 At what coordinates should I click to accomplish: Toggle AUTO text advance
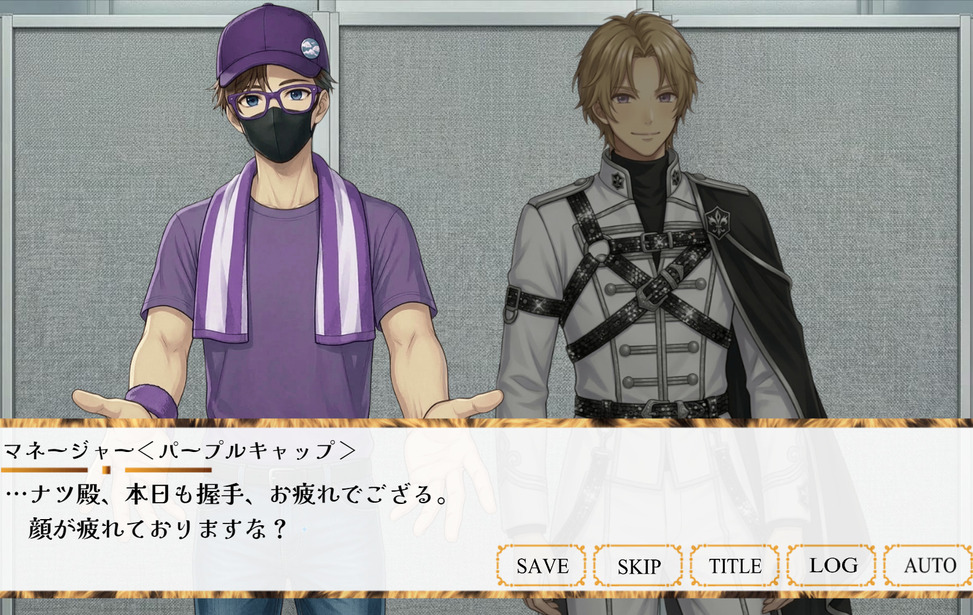[929, 566]
